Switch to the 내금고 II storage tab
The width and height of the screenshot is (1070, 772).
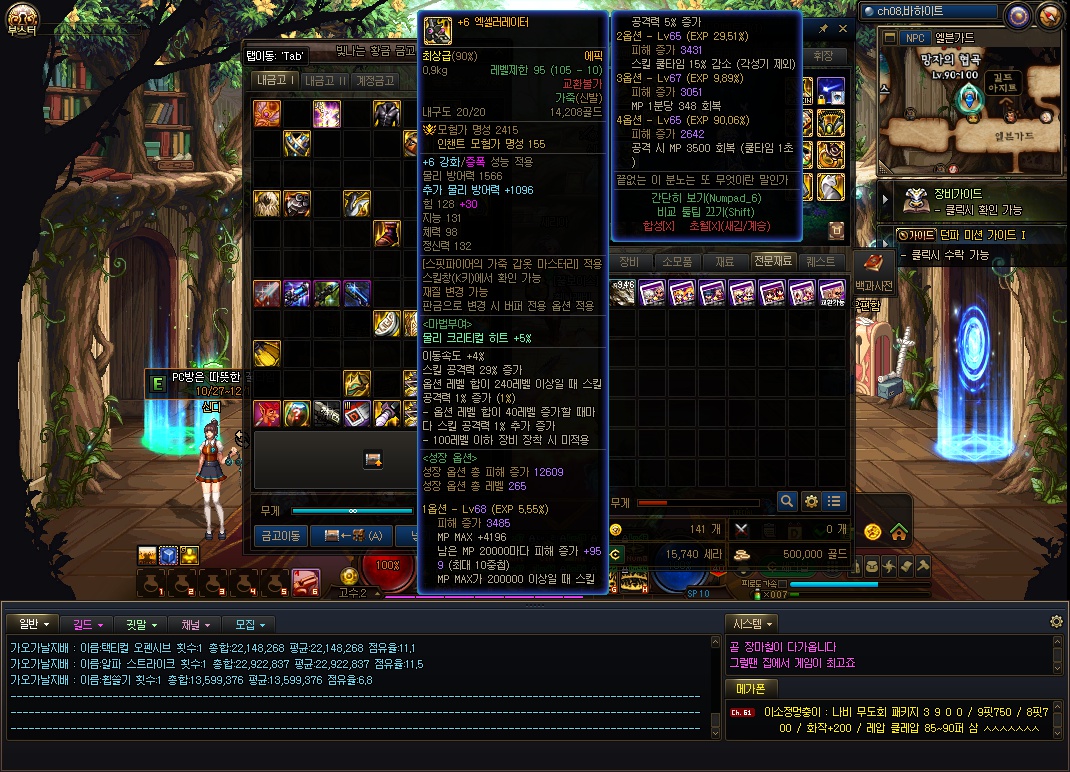324,81
